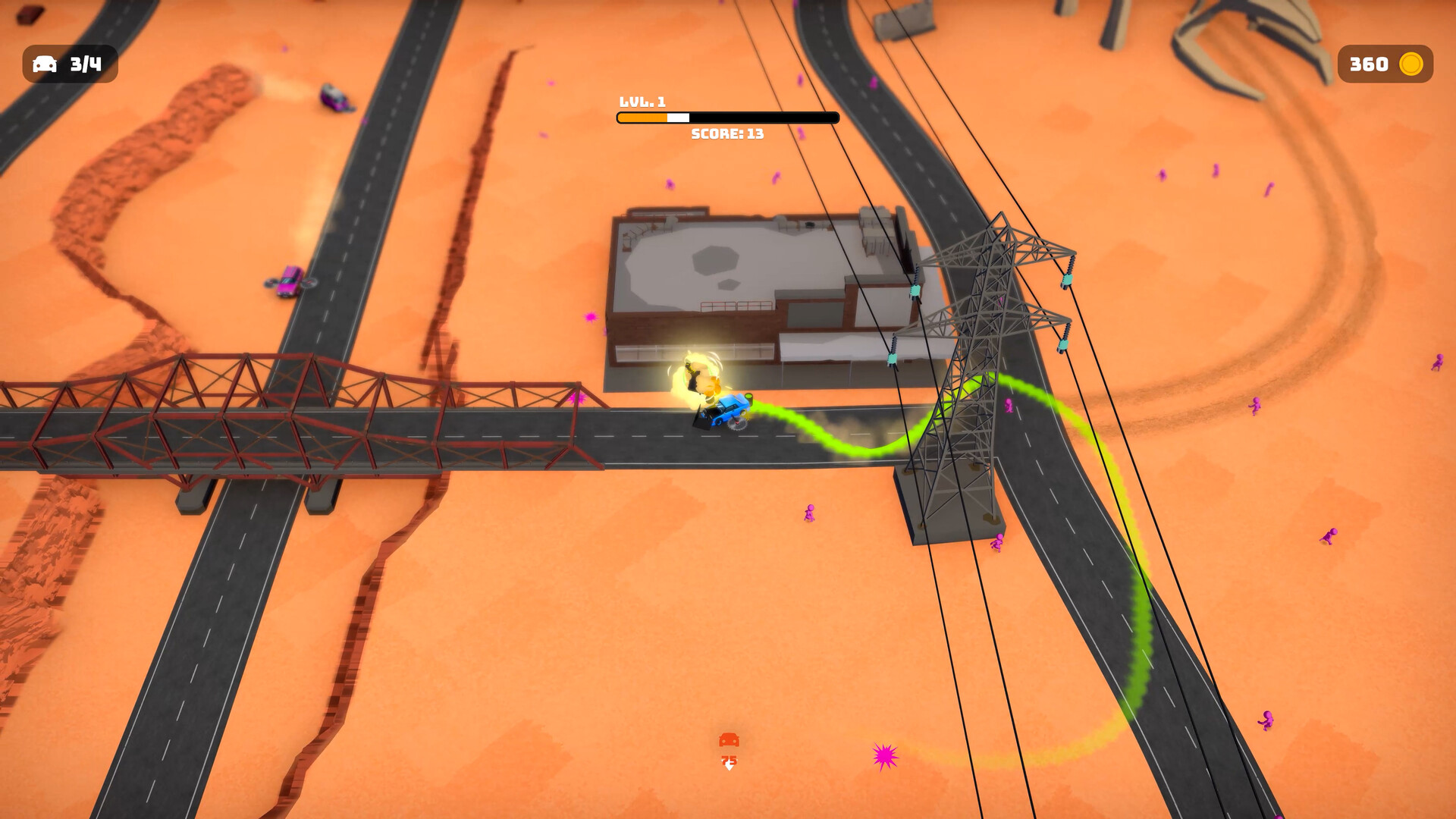Click the gold coin icon beside 360
Viewport: 1456px width, 819px height.
pos(1411,65)
